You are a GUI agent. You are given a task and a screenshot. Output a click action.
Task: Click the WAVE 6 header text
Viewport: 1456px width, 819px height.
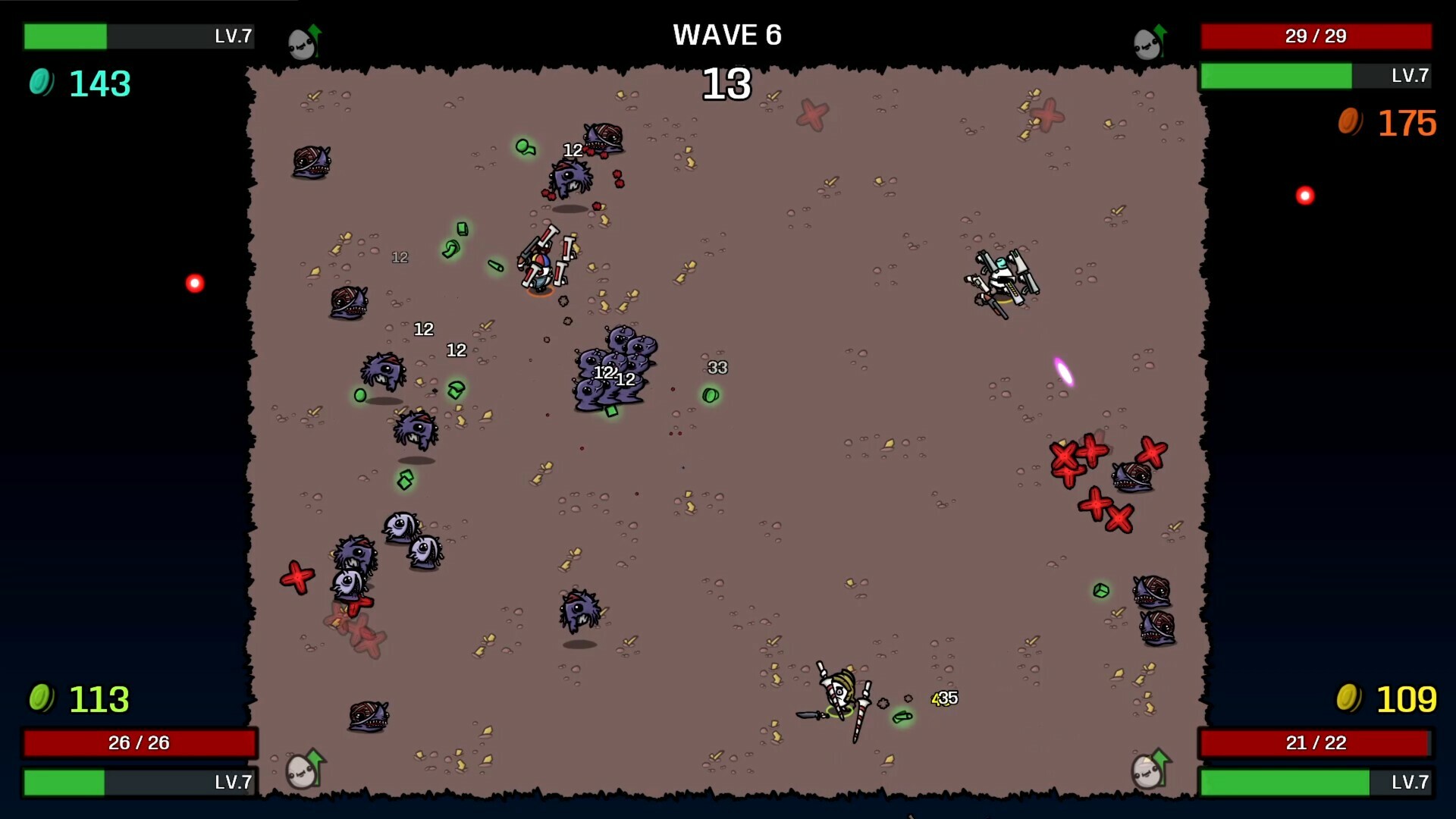pos(727,35)
